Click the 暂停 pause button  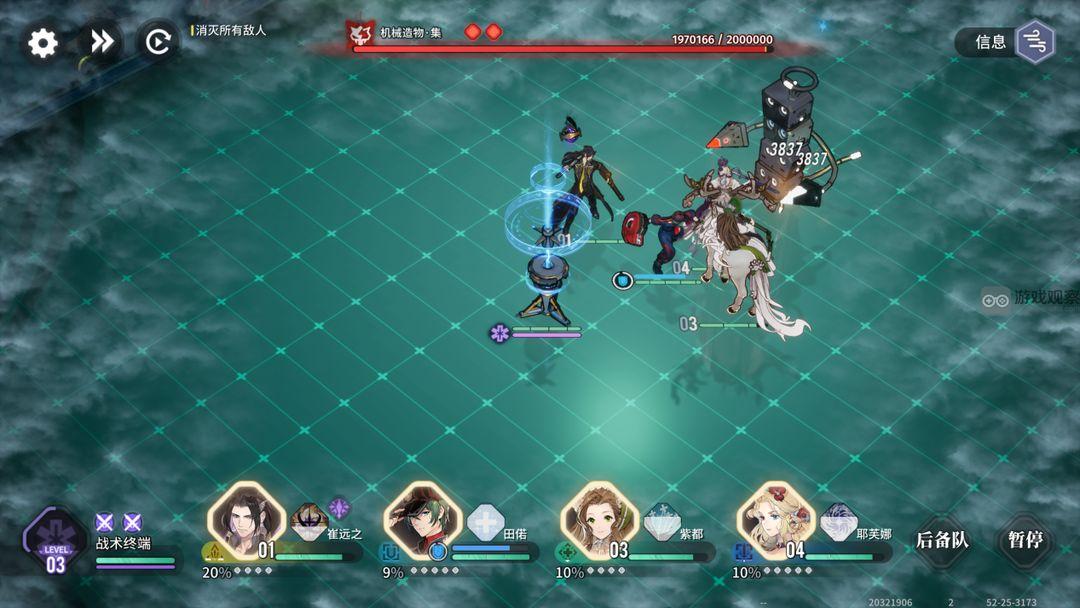click(x=1025, y=541)
